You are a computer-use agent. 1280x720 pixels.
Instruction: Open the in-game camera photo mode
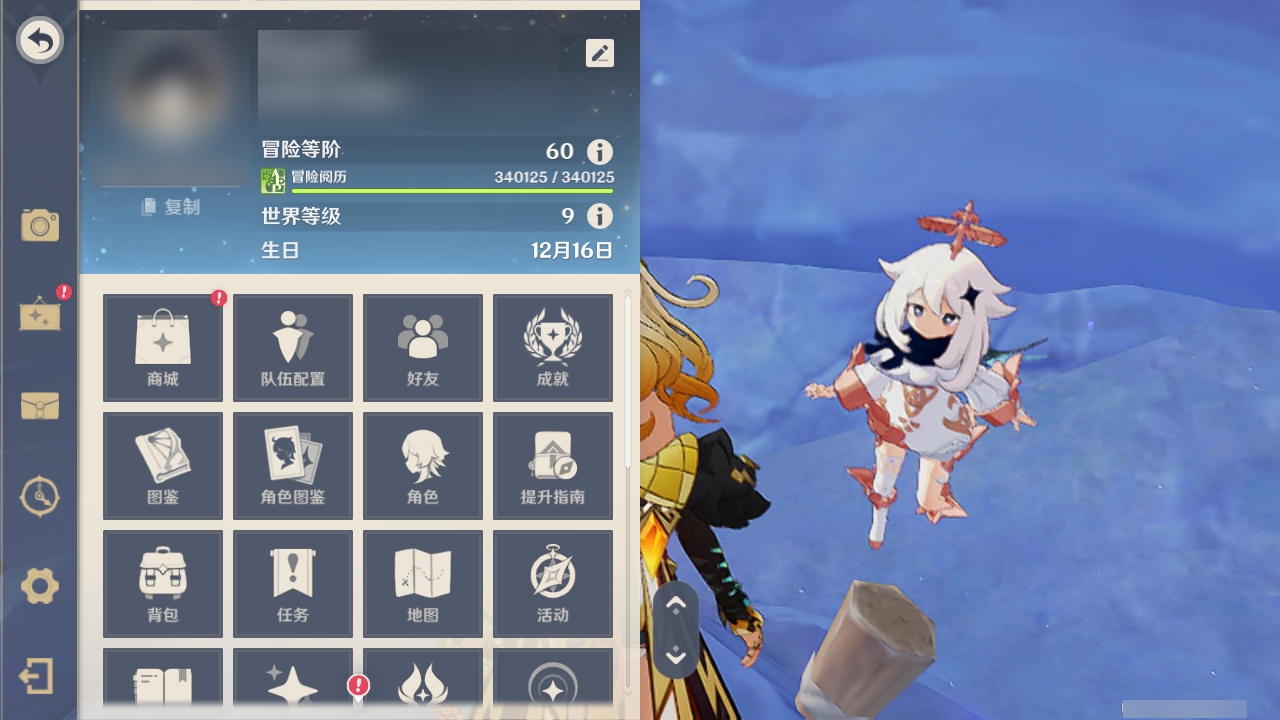40,227
